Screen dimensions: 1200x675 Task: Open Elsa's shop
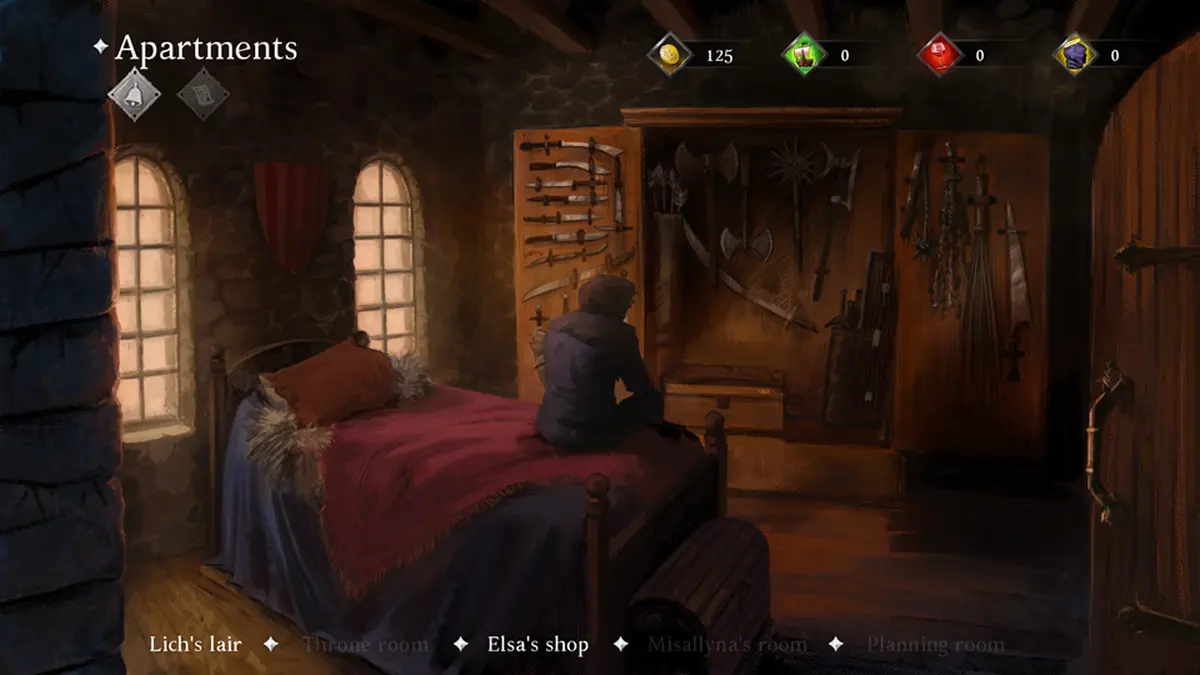pyautogui.click(x=537, y=644)
